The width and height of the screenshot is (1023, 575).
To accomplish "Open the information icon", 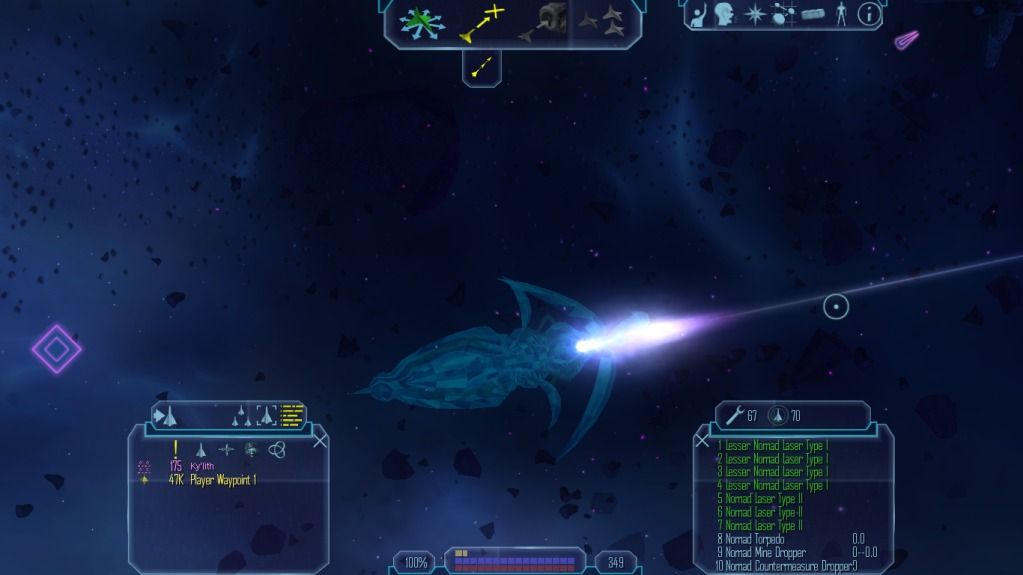I will pos(869,14).
